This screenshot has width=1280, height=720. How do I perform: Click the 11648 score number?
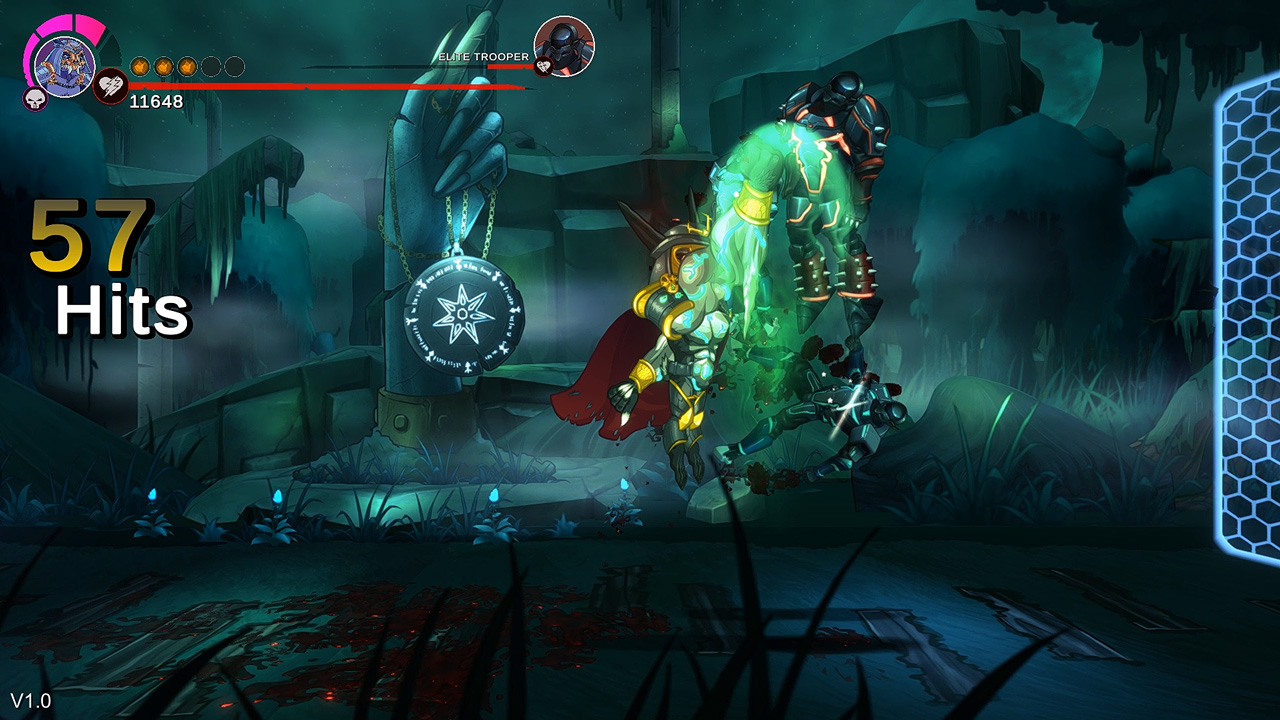point(156,100)
